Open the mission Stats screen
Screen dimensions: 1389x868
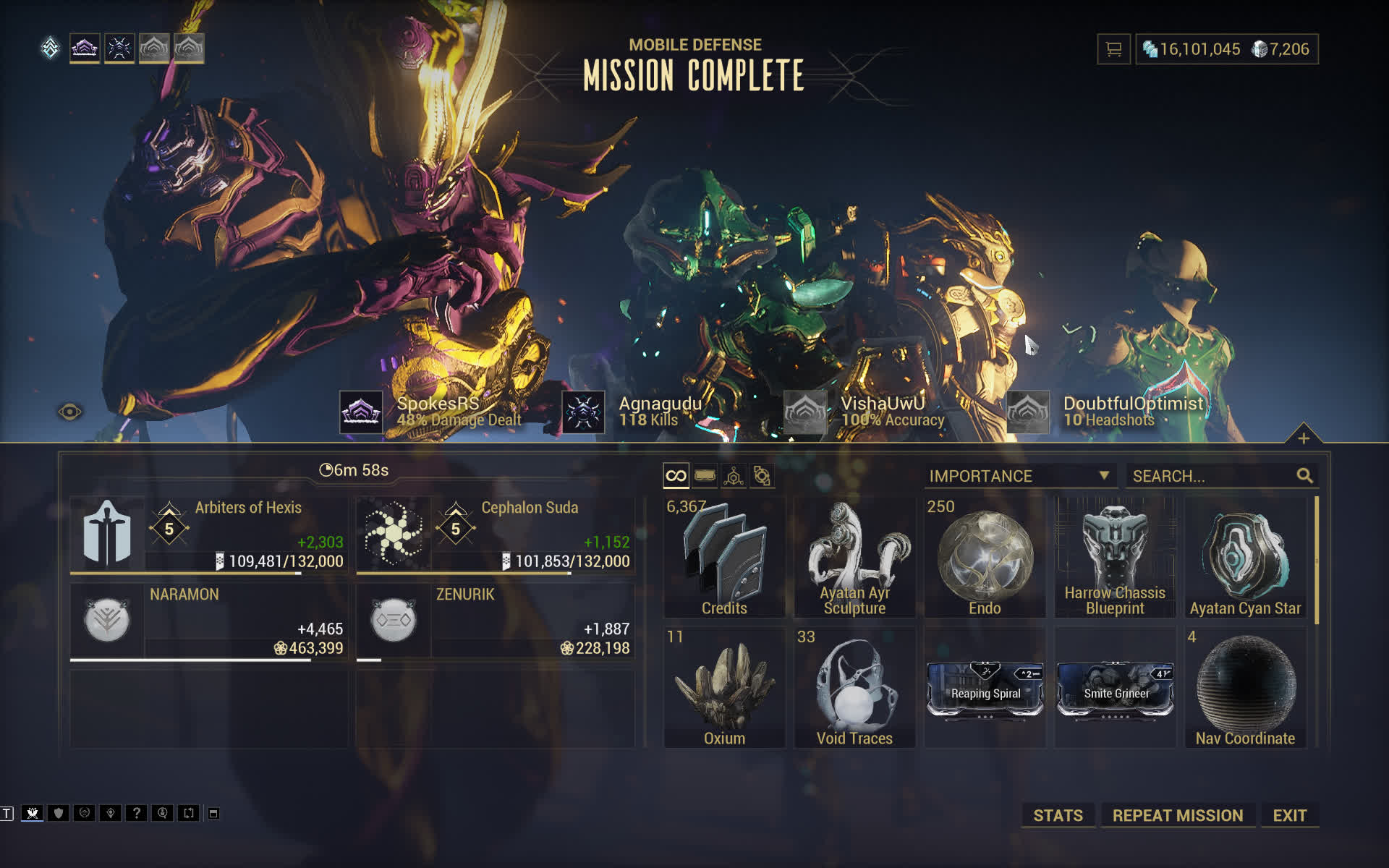(1058, 815)
